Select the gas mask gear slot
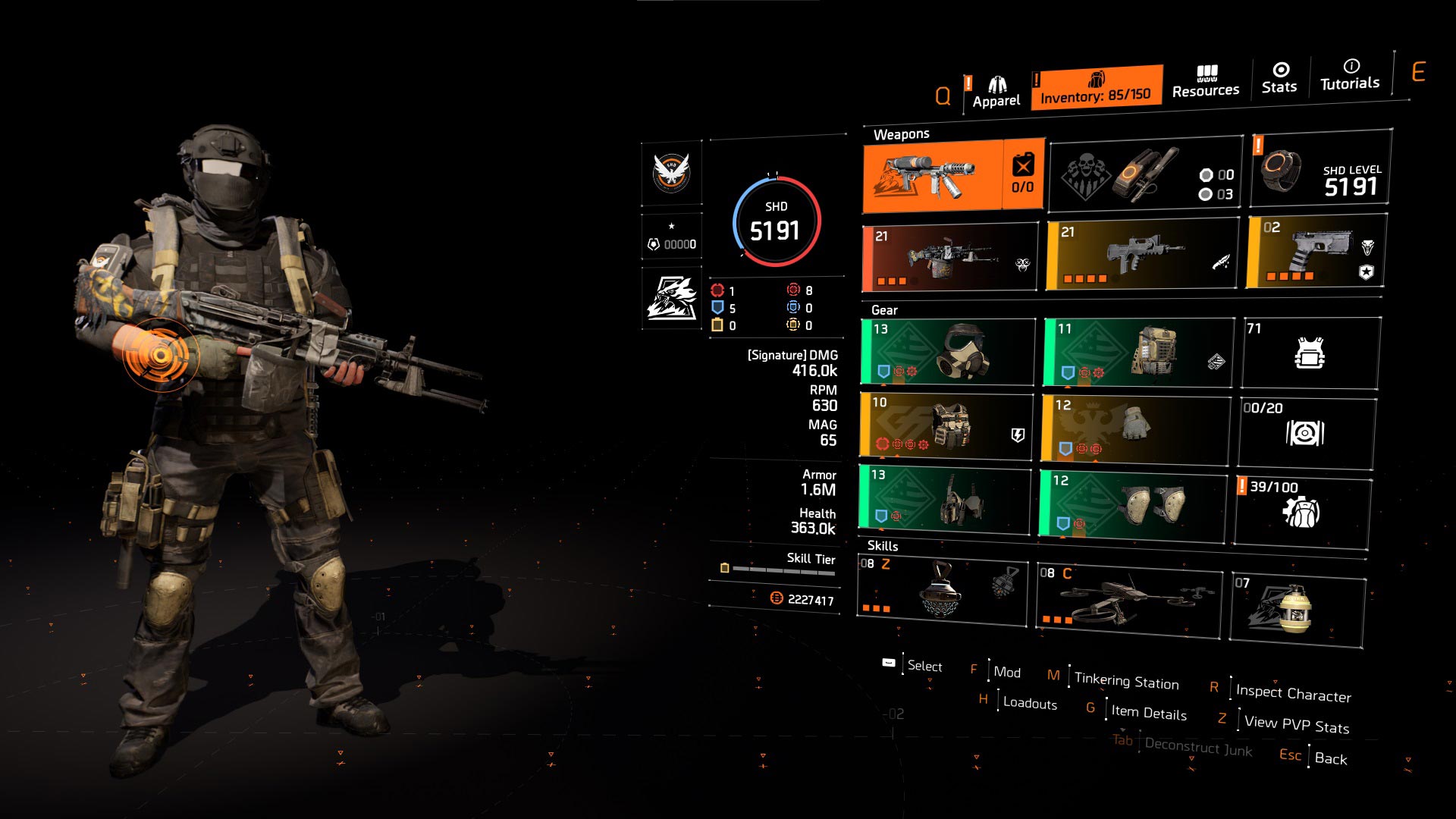The image size is (1456, 819). point(948,352)
